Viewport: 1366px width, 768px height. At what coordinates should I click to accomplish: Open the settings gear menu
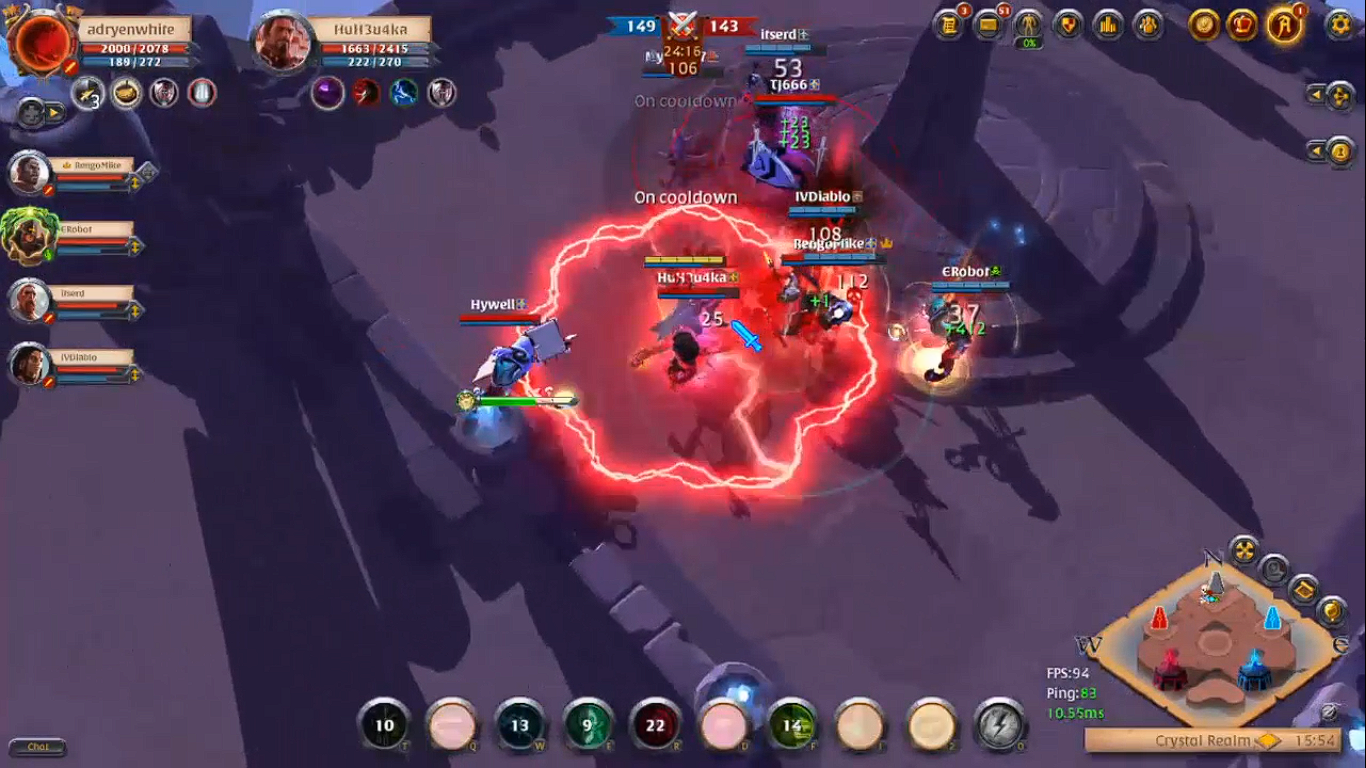pos(1338,24)
